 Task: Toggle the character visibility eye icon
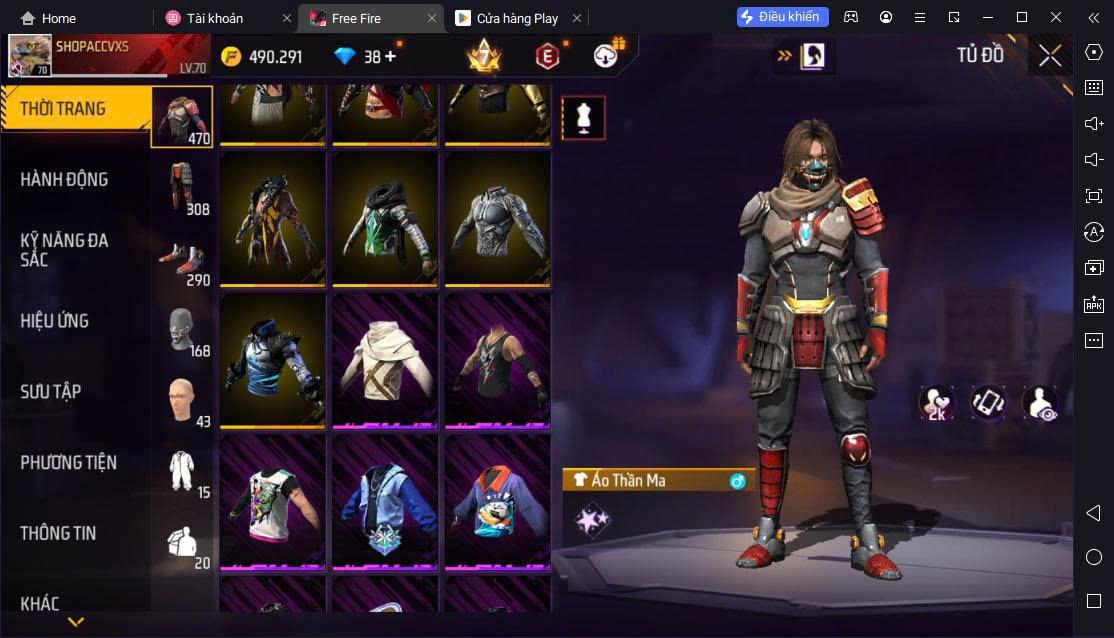[x=1040, y=403]
